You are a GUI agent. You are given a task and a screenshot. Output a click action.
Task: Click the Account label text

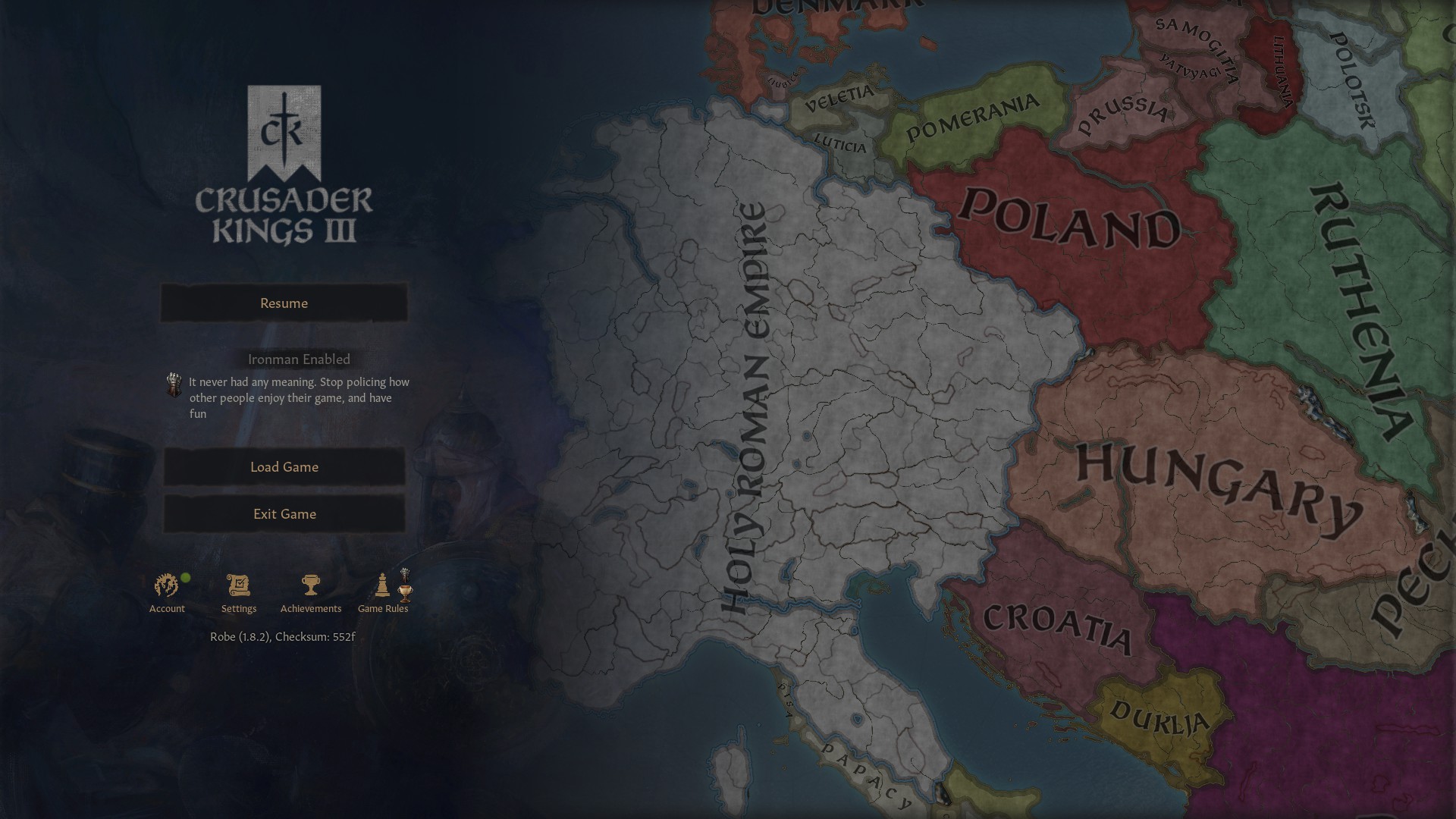click(167, 608)
